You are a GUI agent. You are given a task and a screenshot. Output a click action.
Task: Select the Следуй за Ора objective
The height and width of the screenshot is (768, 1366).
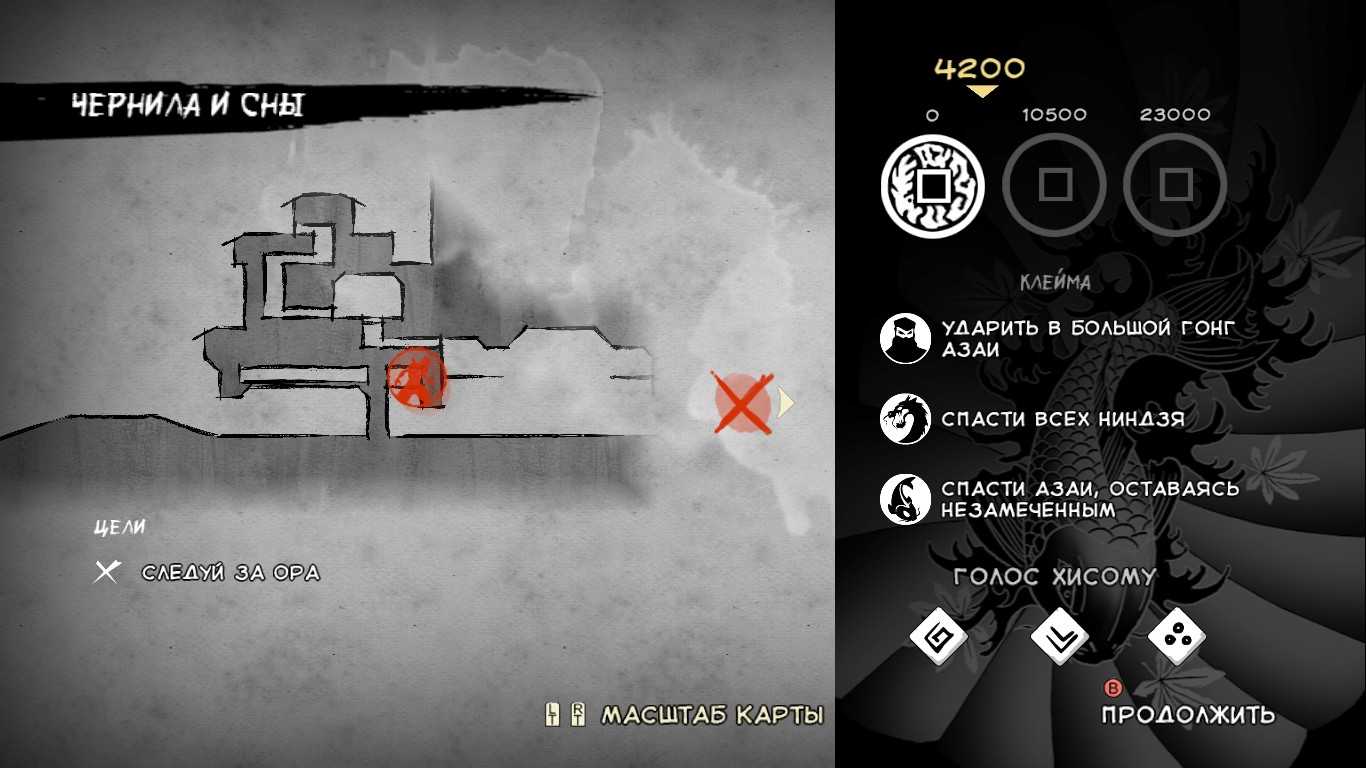[230, 573]
